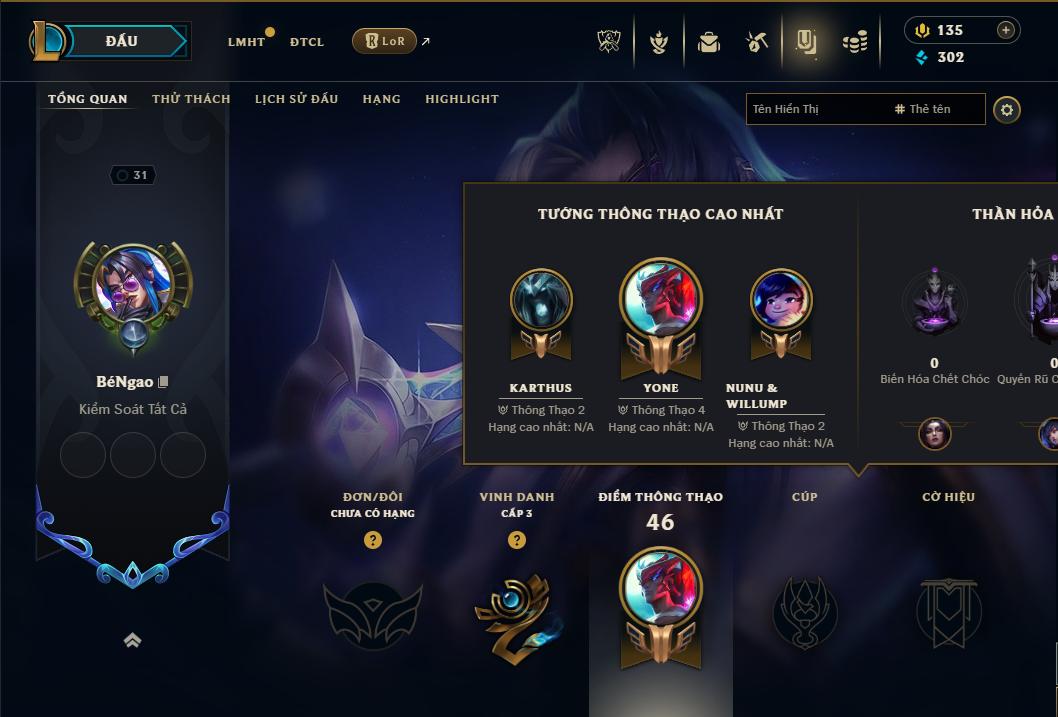Switch to LMHT game mode
The width and height of the screenshot is (1058, 717).
pos(246,42)
